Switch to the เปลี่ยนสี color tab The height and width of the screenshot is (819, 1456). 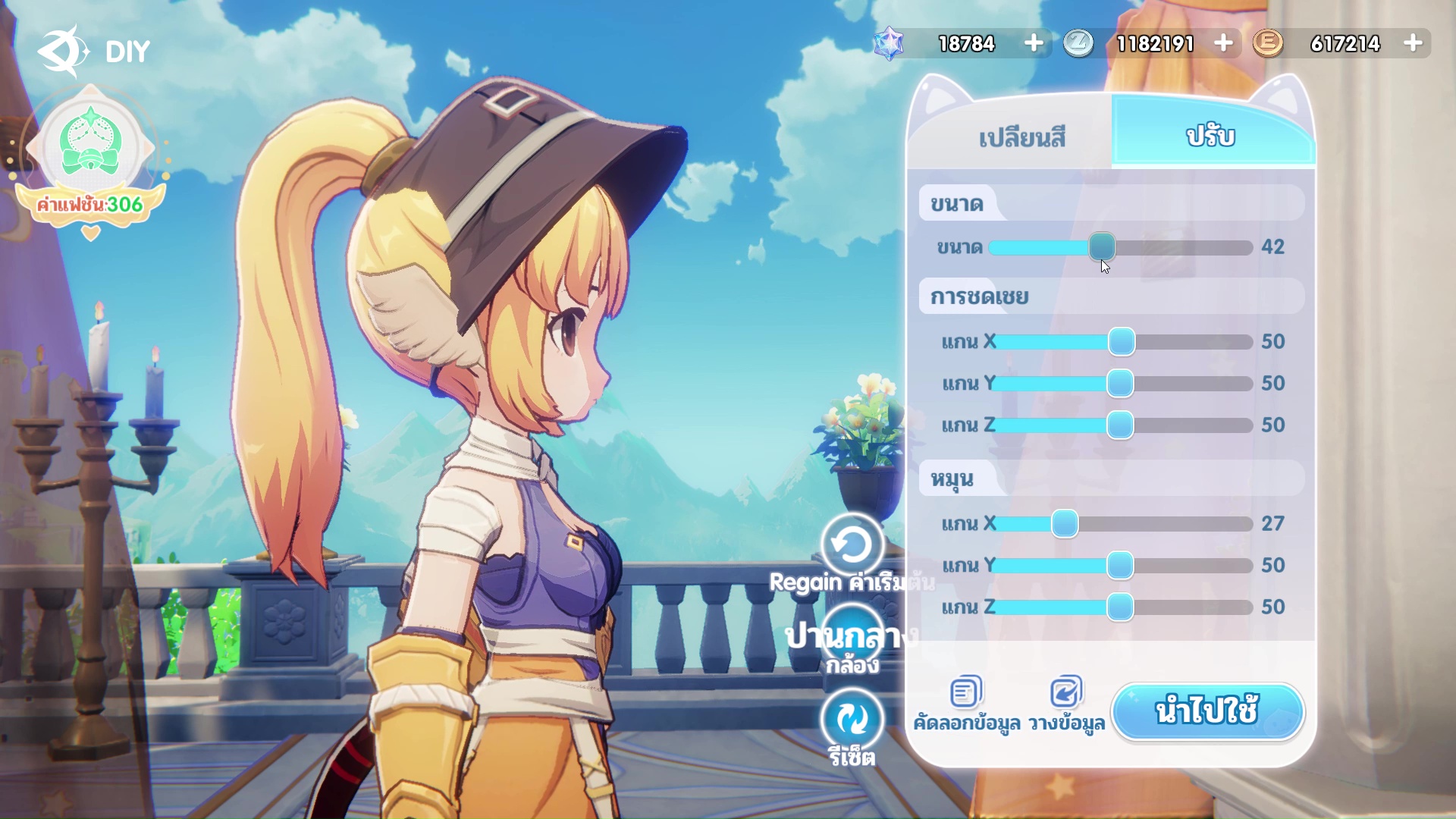coord(1021,137)
